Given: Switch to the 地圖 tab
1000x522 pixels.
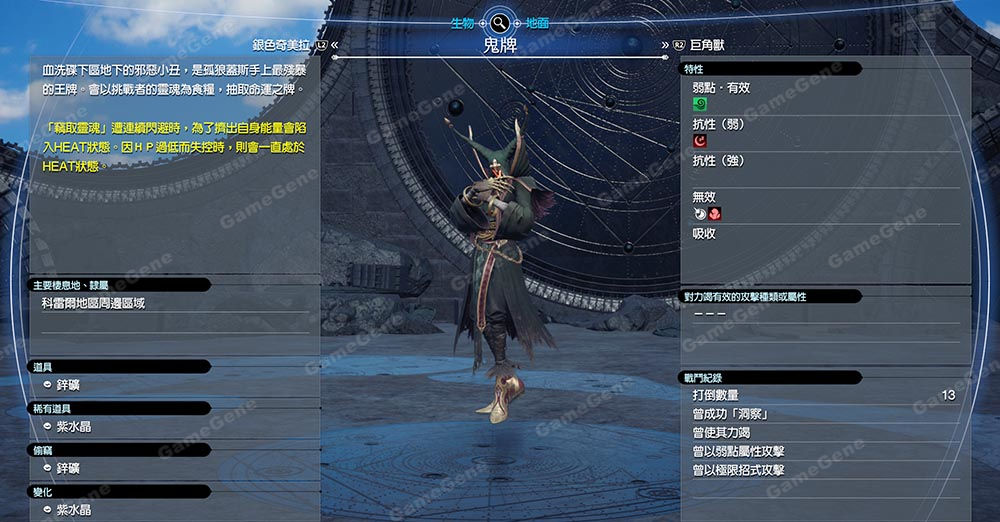Looking at the screenshot, I should tap(536, 22).
